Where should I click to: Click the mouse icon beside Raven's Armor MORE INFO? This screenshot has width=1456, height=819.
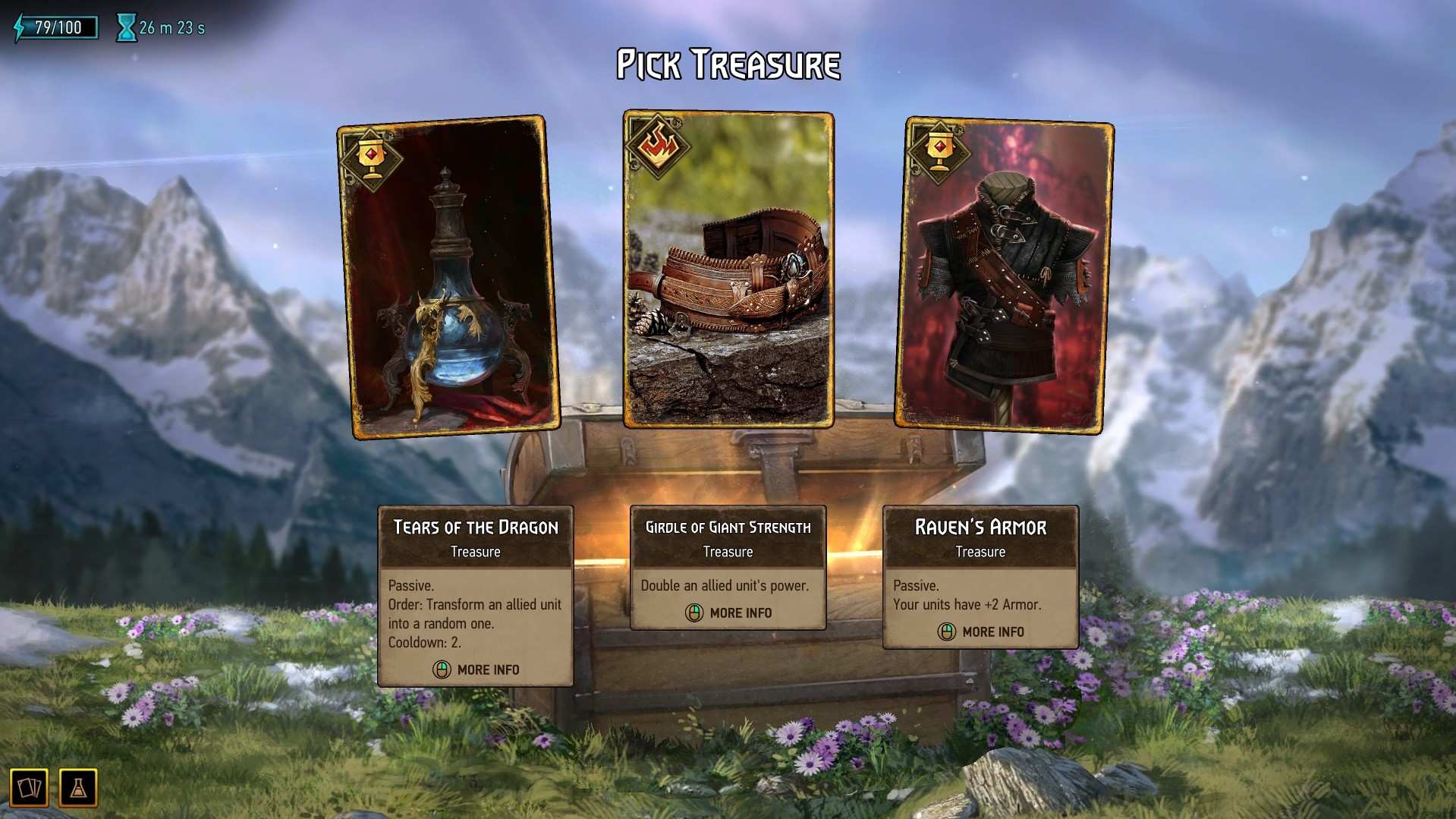coord(945,631)
